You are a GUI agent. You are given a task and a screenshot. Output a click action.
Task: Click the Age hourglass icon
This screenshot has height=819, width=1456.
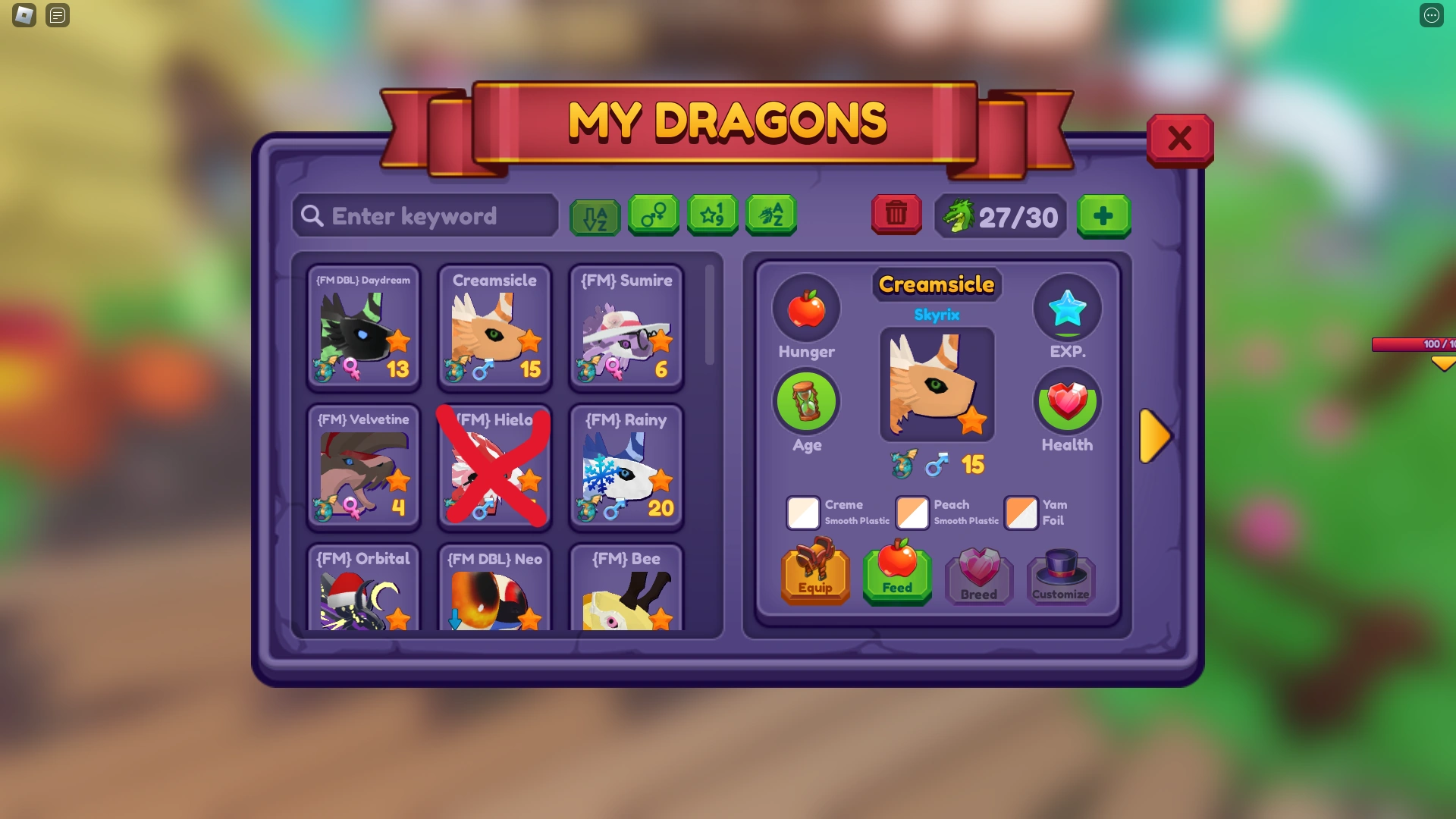(806, 401)
